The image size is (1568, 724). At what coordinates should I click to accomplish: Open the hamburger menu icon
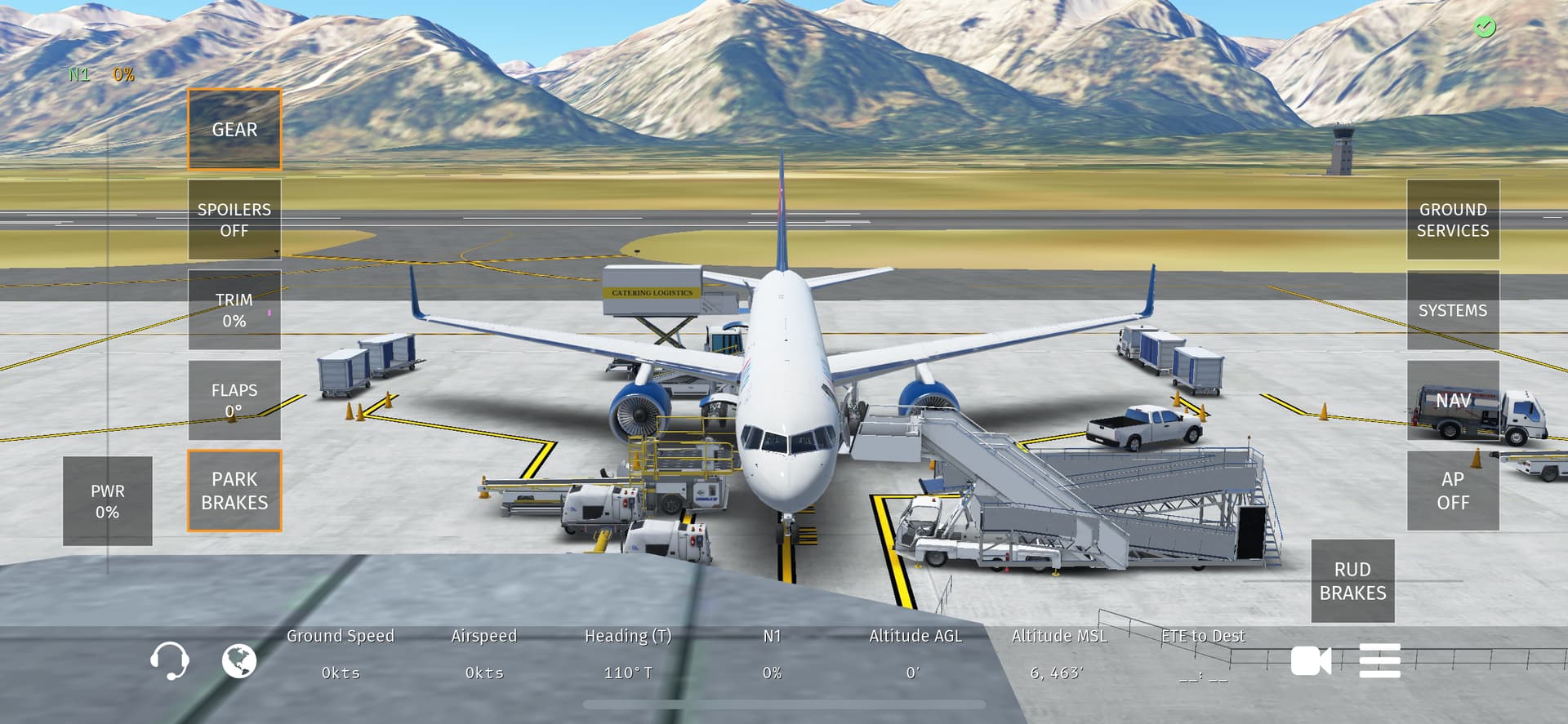point(1379,660)
